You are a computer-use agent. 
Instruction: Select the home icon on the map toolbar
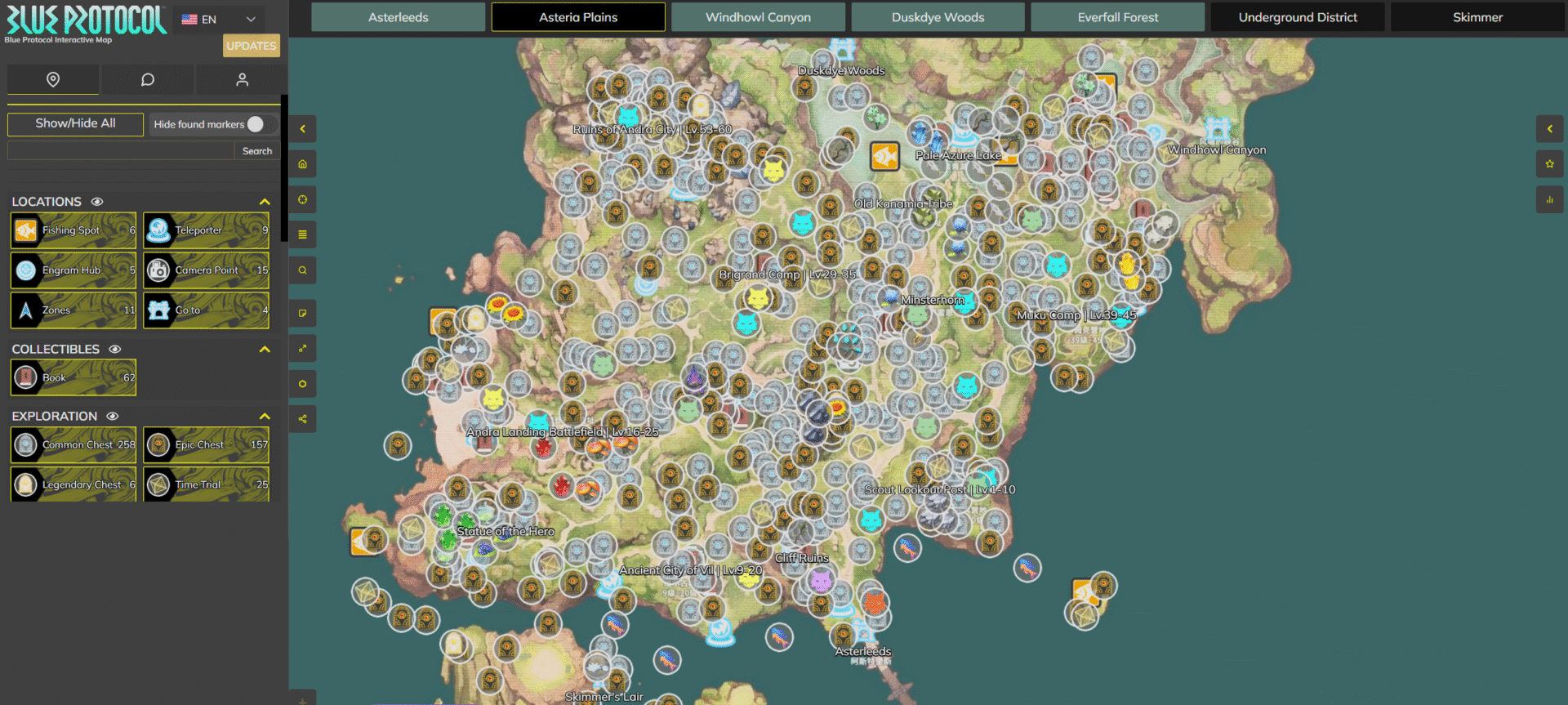[302, 163]
